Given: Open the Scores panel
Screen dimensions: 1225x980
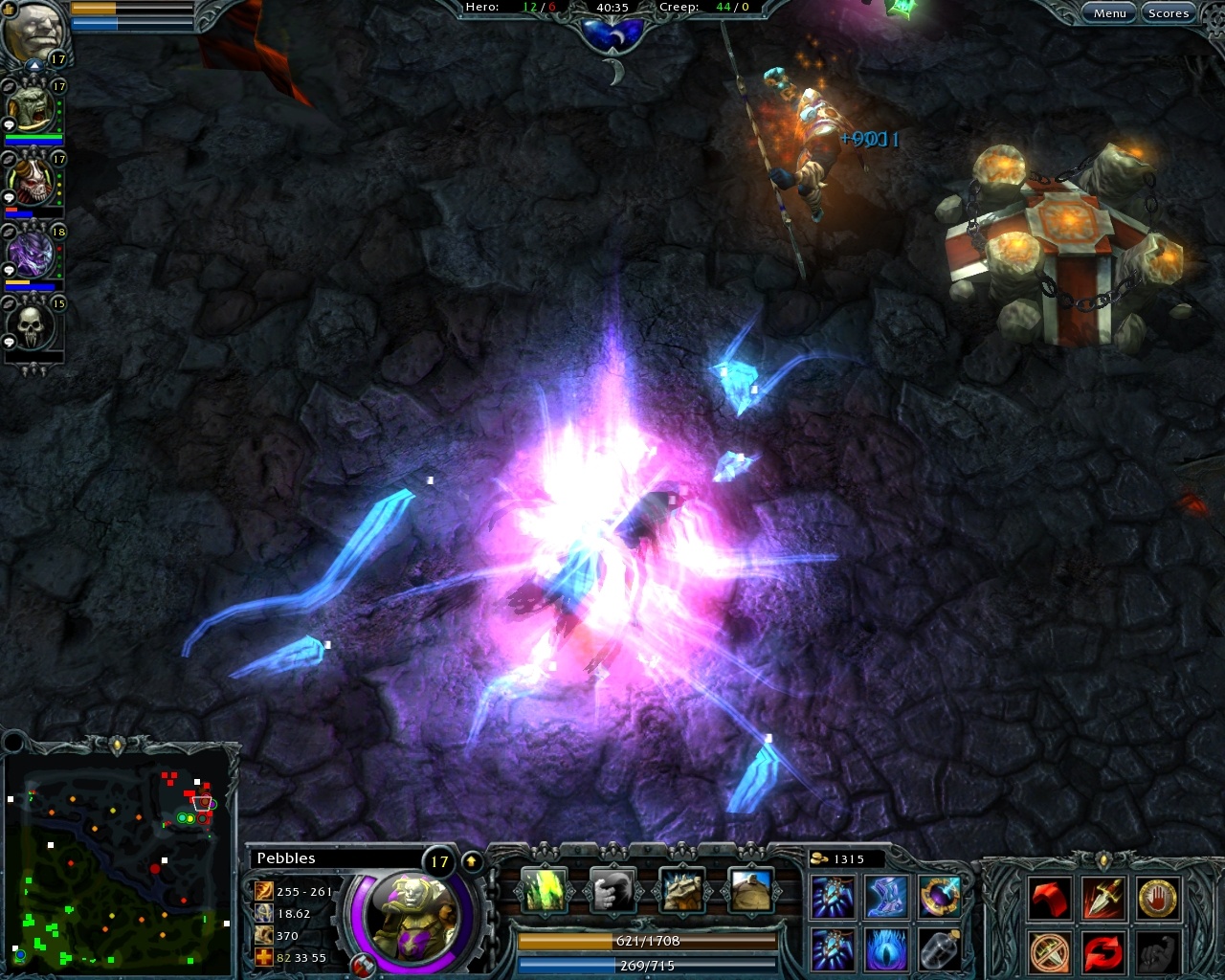Looking at the screenshot, I should [x=1168, y=12].
